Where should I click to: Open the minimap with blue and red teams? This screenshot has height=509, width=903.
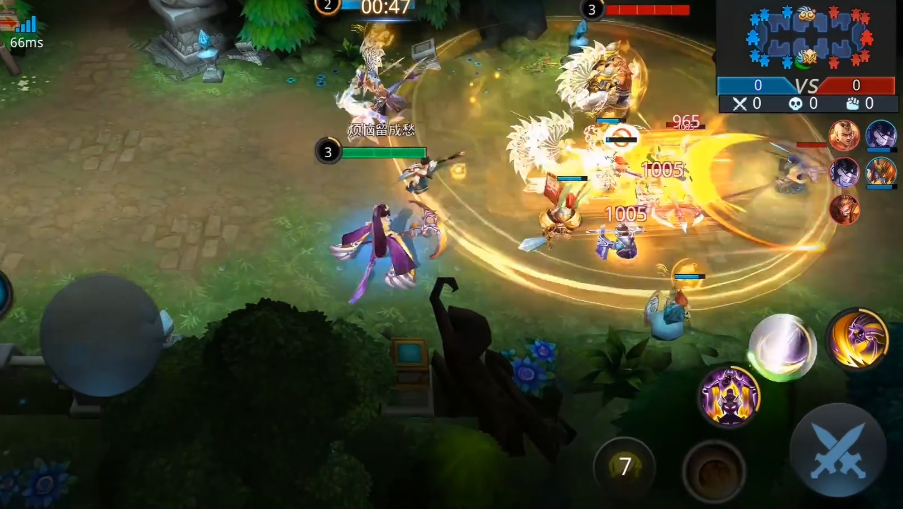(x=806, y=38)
